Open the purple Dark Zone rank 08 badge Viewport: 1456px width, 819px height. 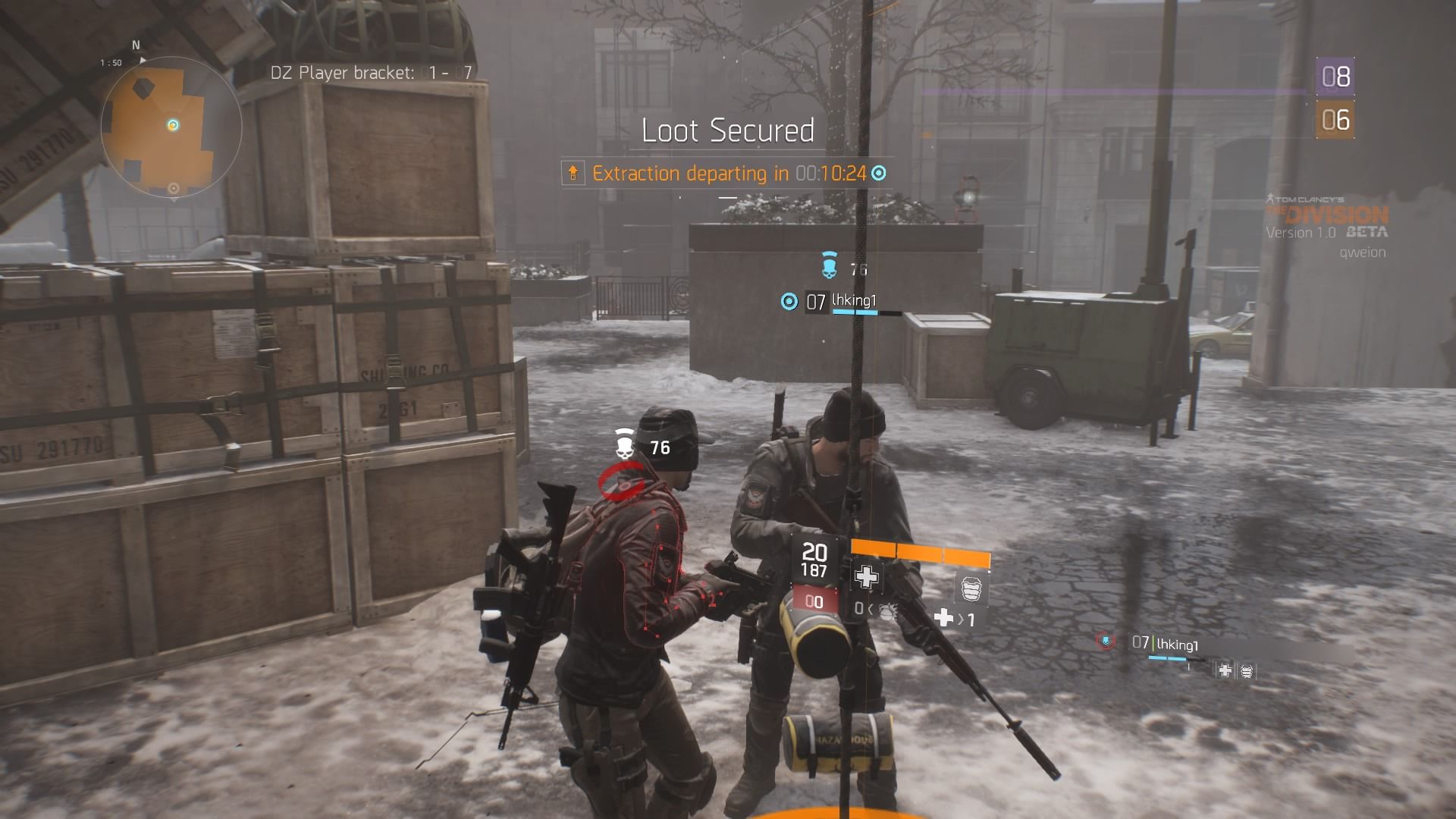click(x=1335, y=77)
